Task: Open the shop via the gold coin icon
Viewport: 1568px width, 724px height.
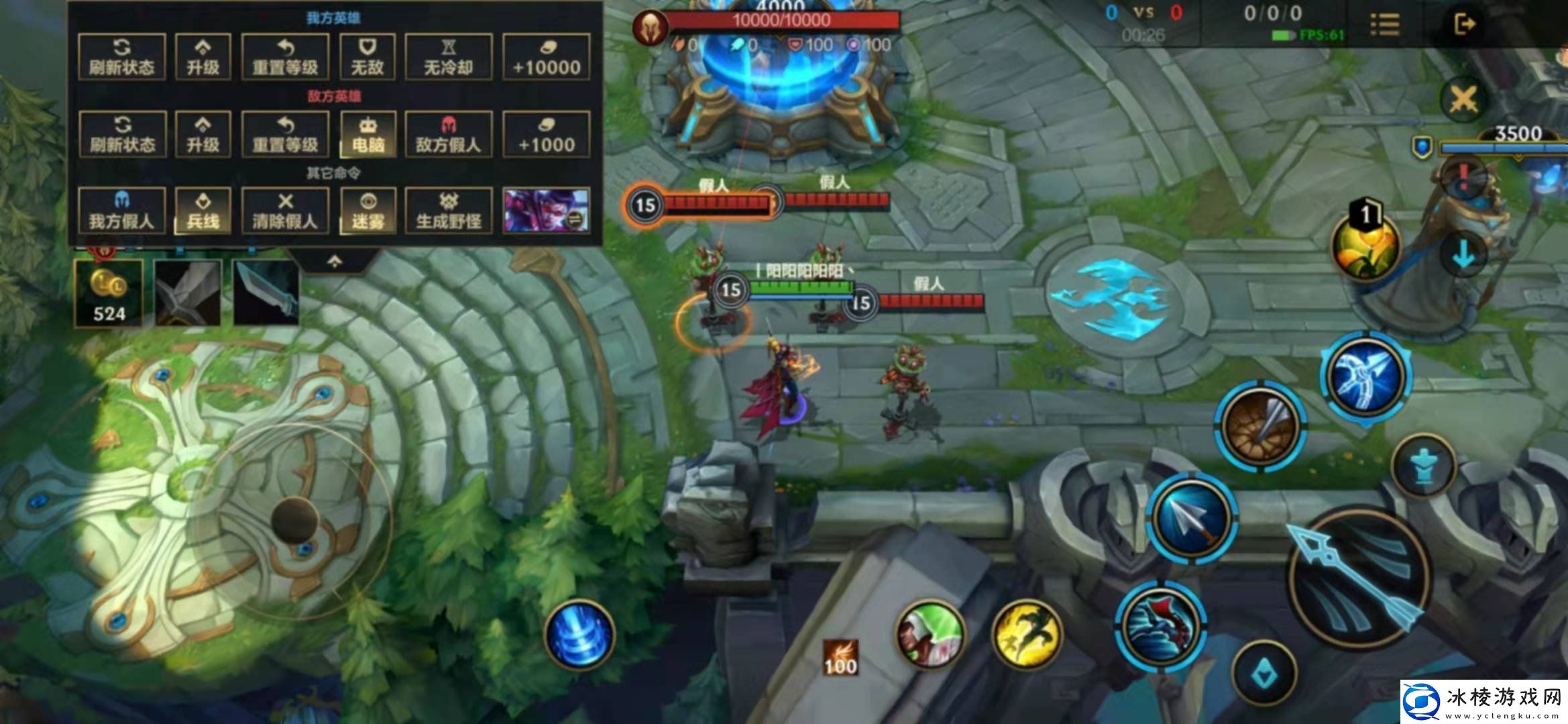Action: (109, 293)
